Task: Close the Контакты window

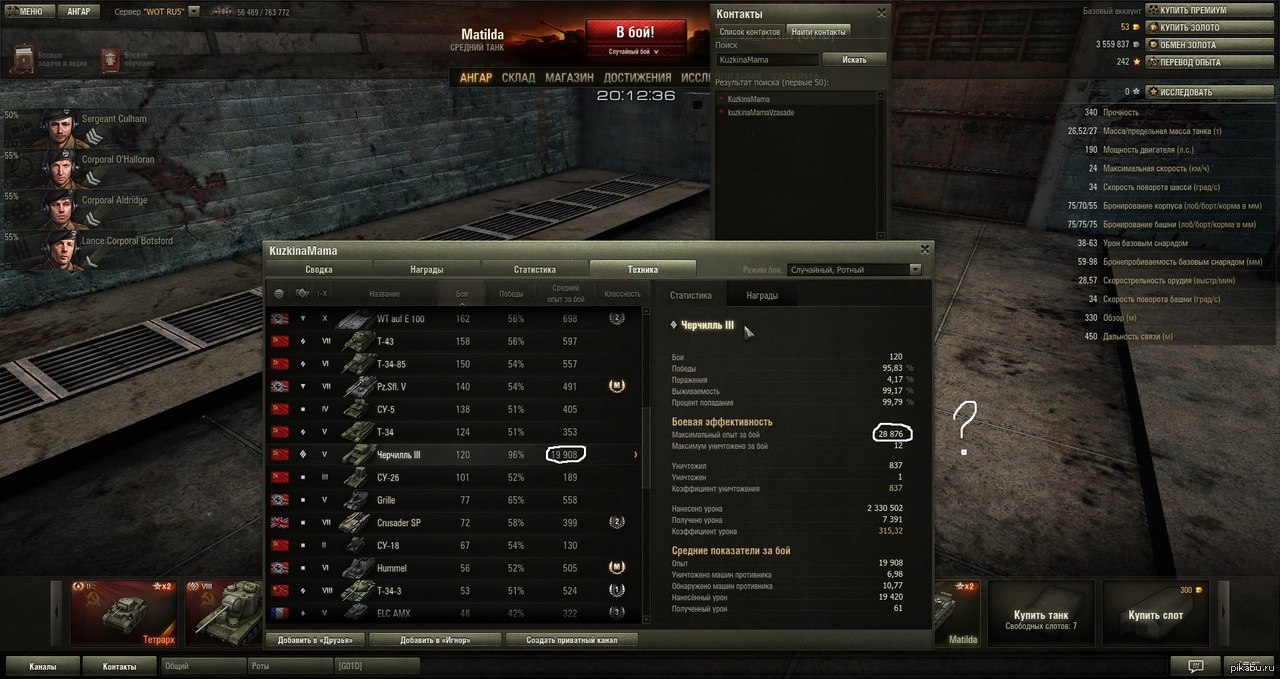Action: [x=881, y=13]
